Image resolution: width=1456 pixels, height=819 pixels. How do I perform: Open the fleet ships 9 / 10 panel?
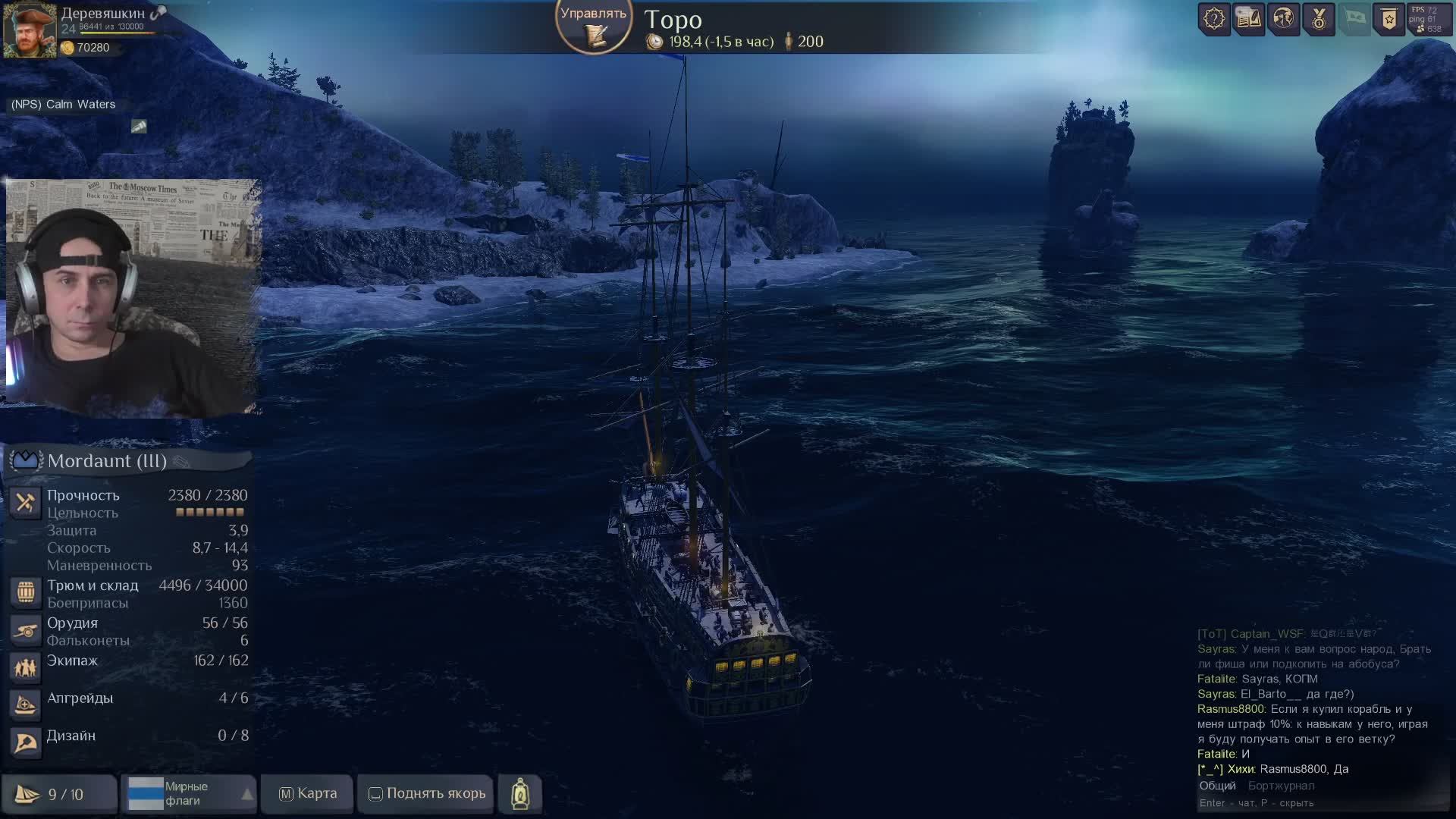tap(59, 794)
